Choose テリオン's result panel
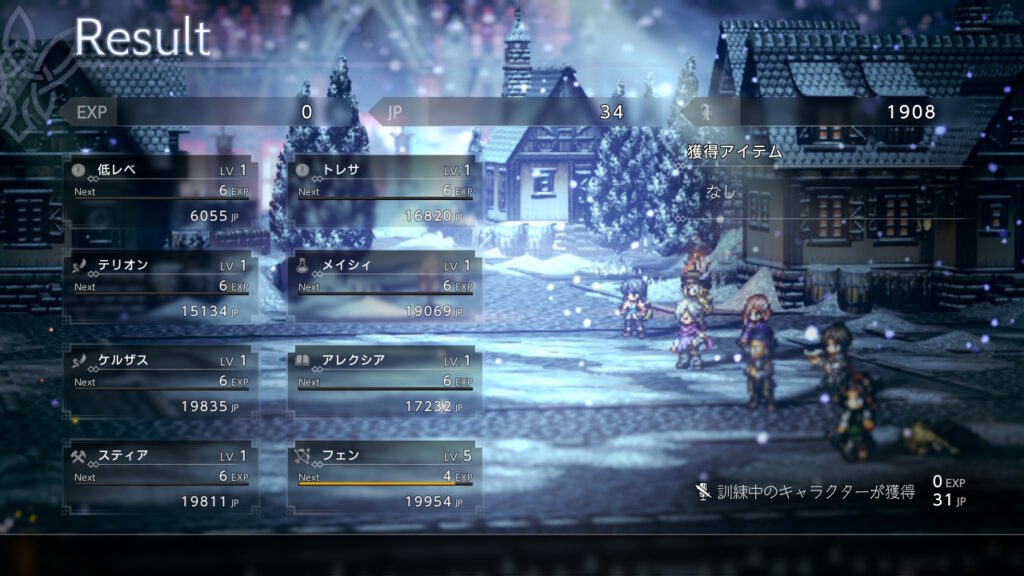The image size is (1024, 576). 160,286
